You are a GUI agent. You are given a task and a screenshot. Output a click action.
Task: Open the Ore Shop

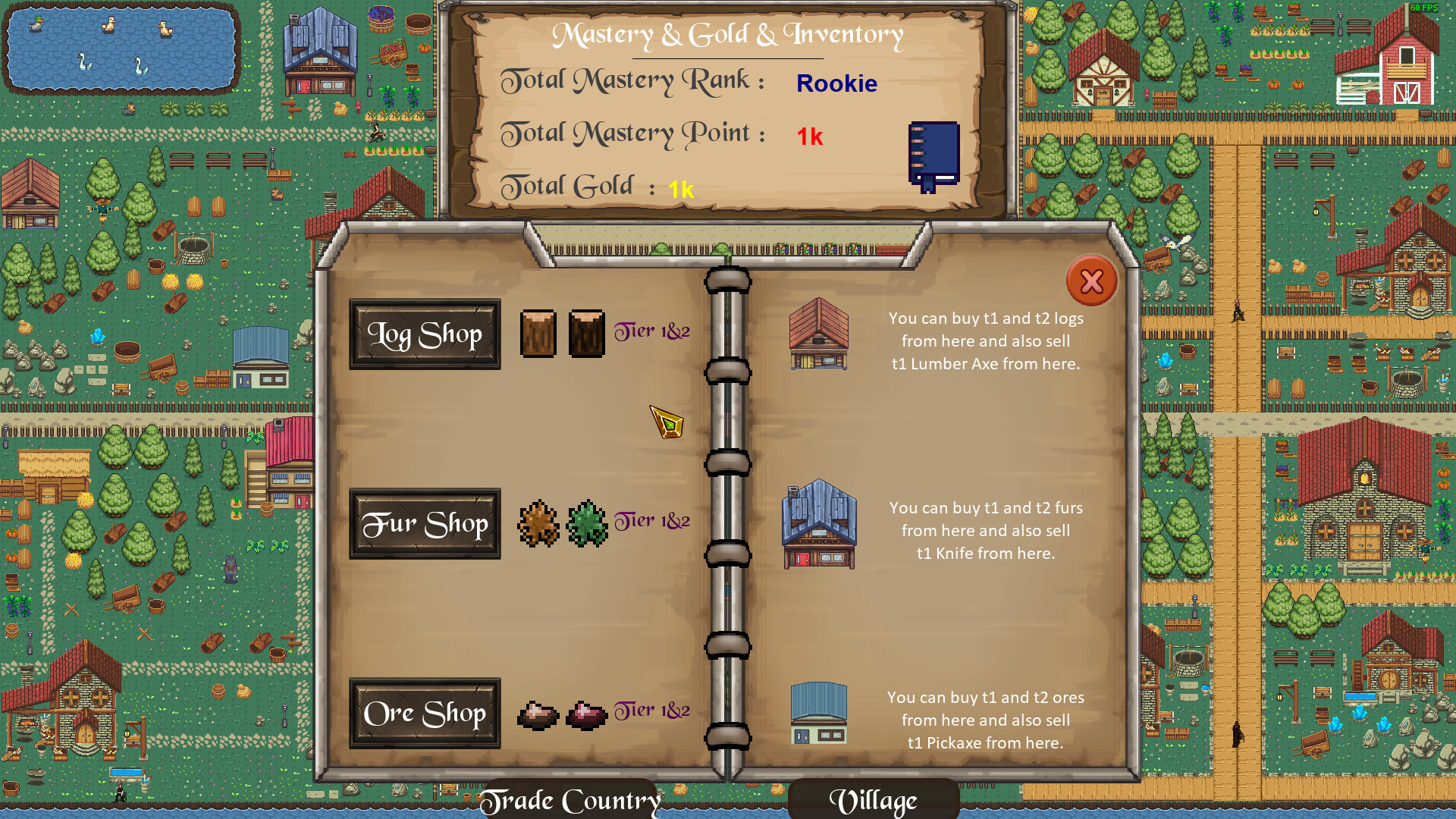tap(425, 714)
